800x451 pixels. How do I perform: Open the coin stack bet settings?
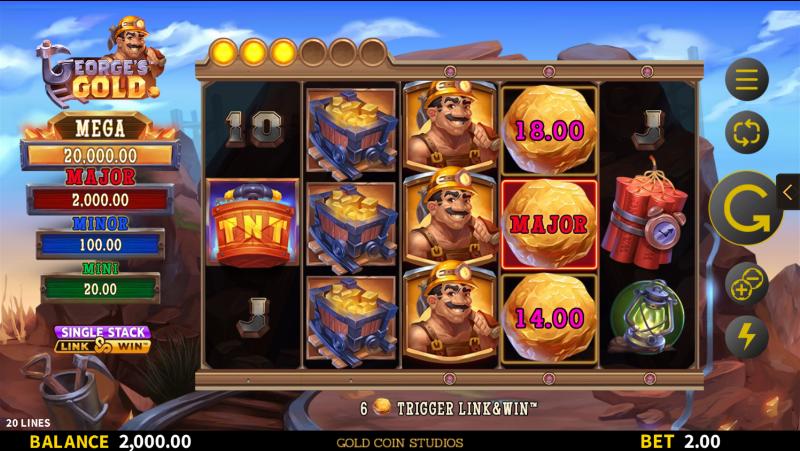[746, 285]
